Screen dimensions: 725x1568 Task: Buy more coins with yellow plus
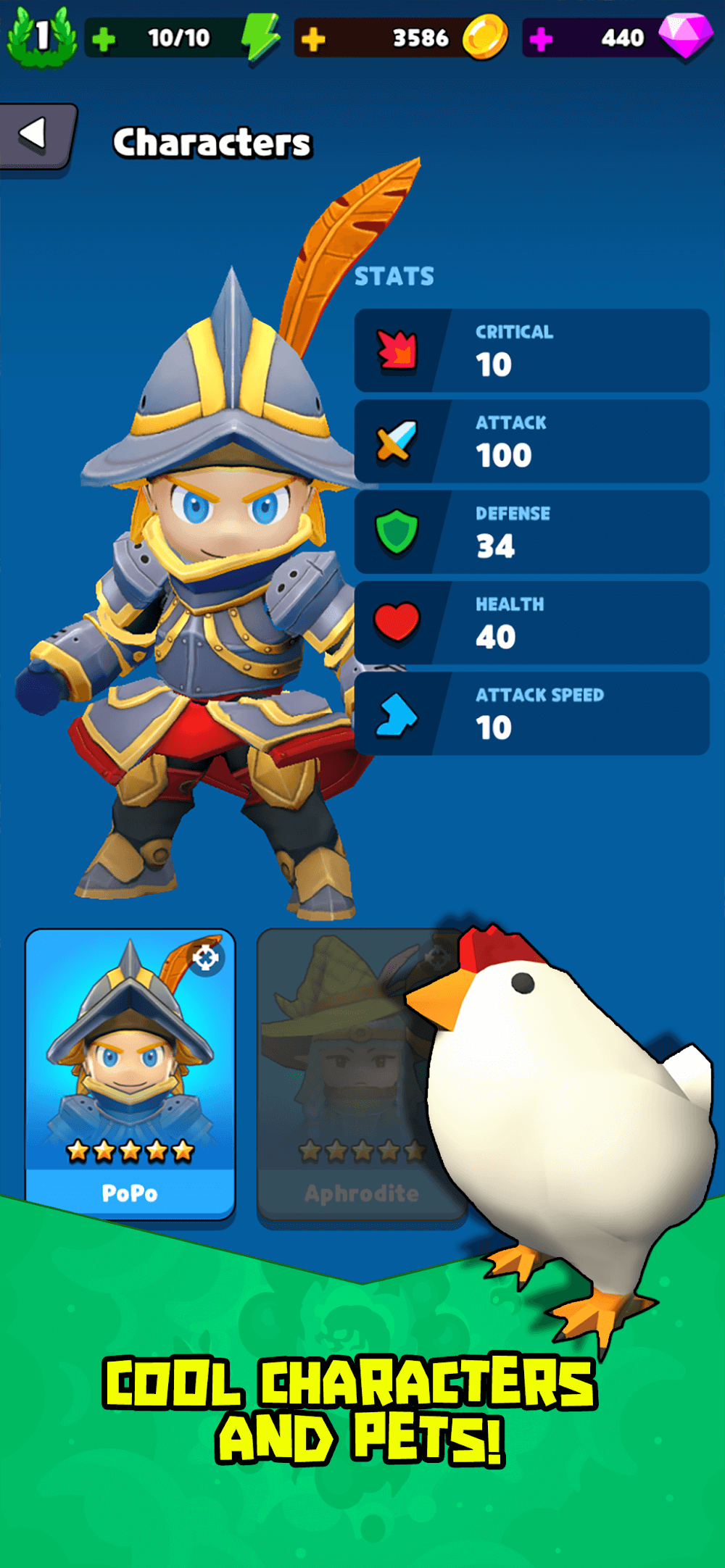(x=313, y=39)
